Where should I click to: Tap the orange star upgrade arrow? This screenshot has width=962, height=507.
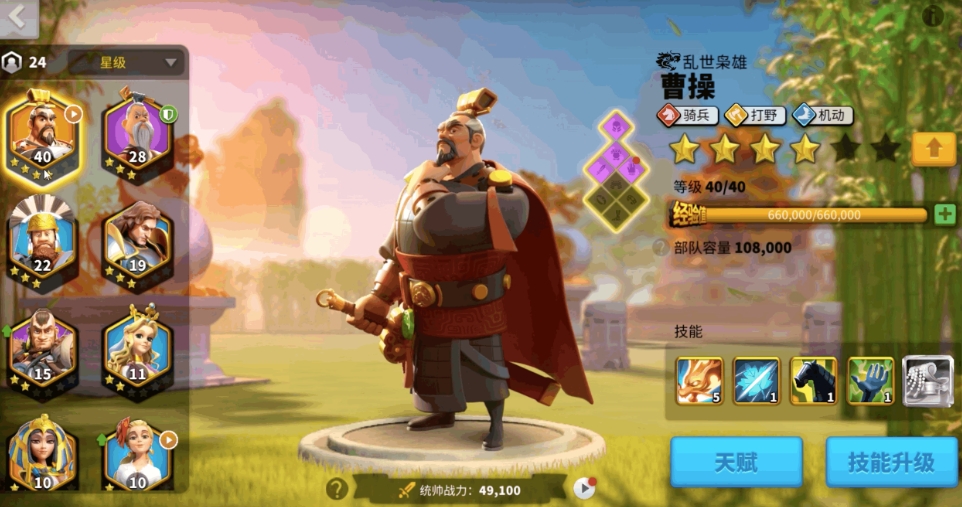(x=933, y=149)
